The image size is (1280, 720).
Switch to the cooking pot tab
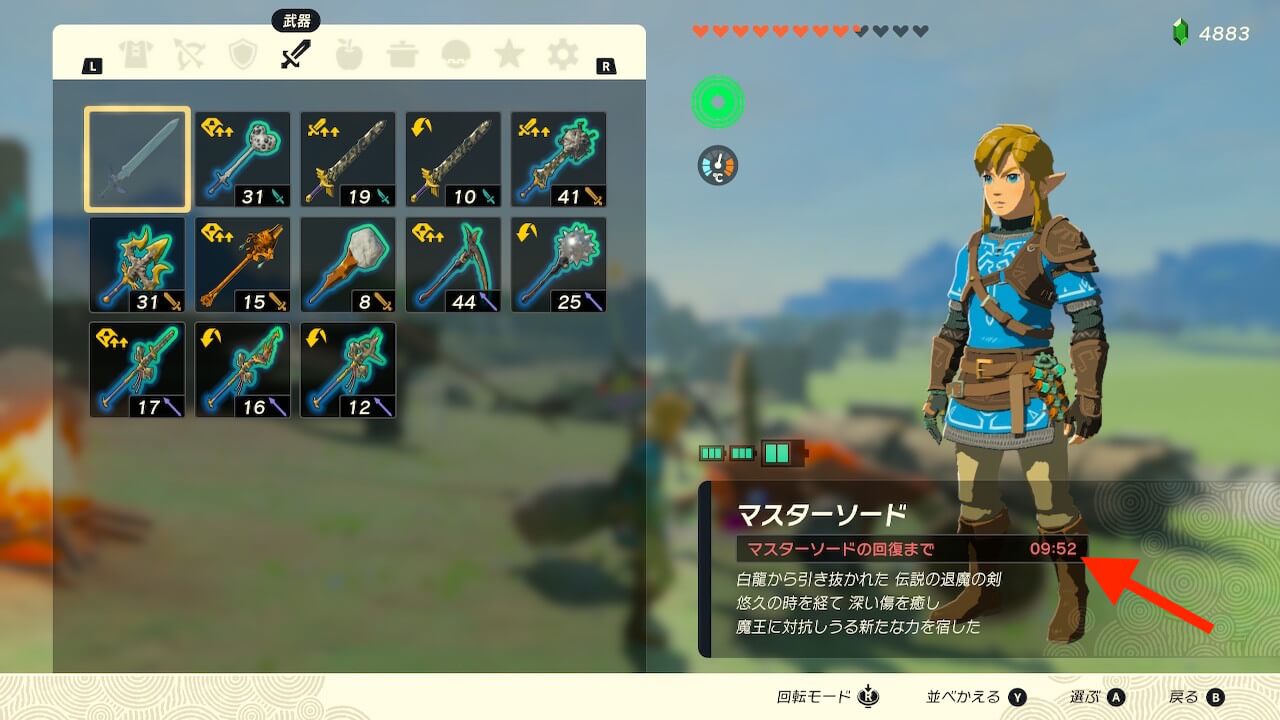[402, 54]
